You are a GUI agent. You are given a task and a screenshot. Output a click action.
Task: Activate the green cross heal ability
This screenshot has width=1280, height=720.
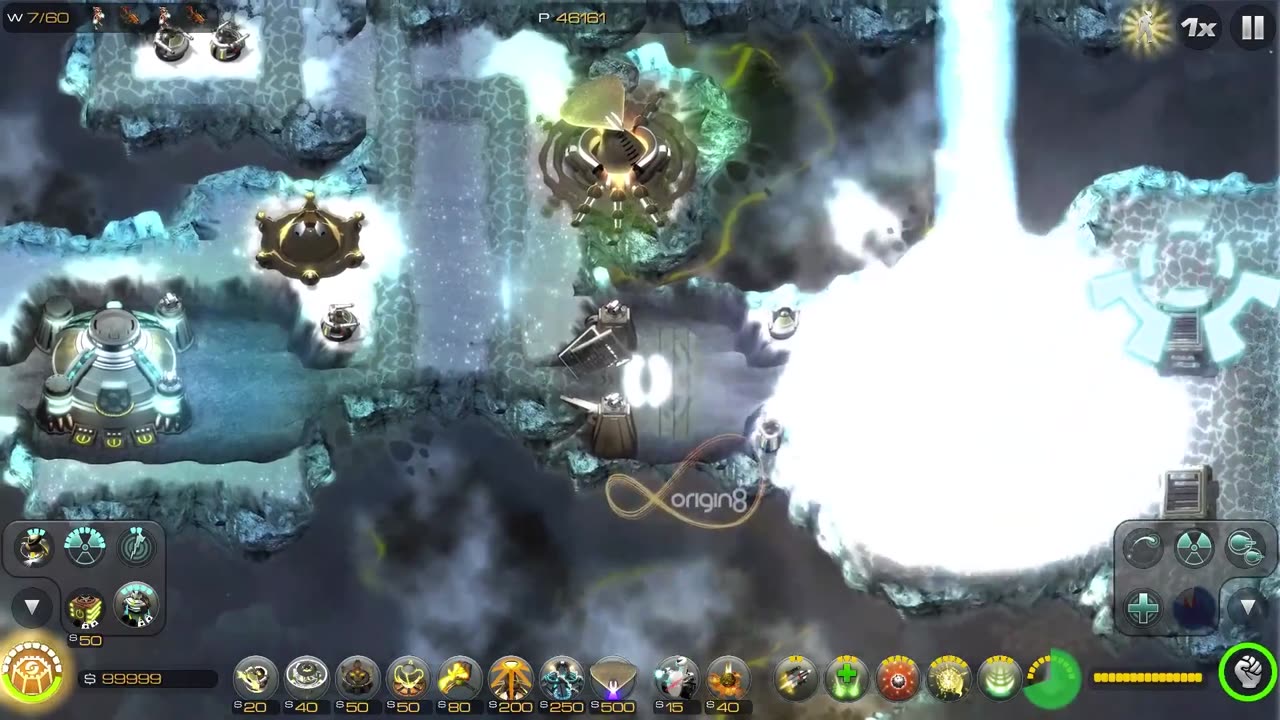[x=846, y=678]
